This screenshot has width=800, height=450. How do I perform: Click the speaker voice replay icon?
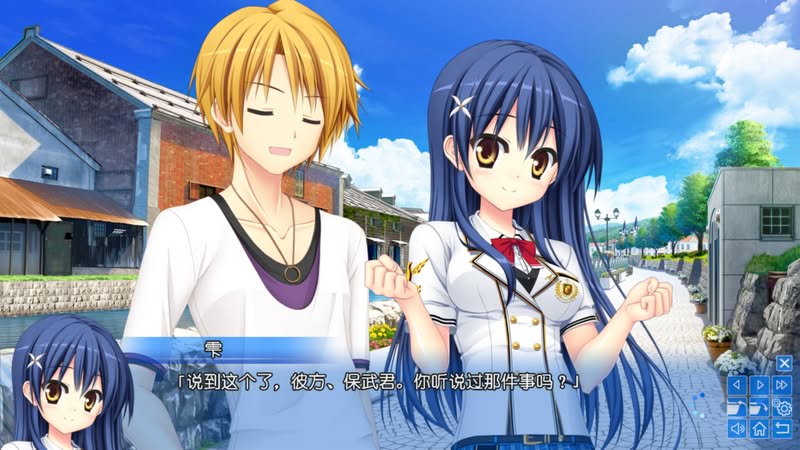pyautogui.click(x=737, y=429)
